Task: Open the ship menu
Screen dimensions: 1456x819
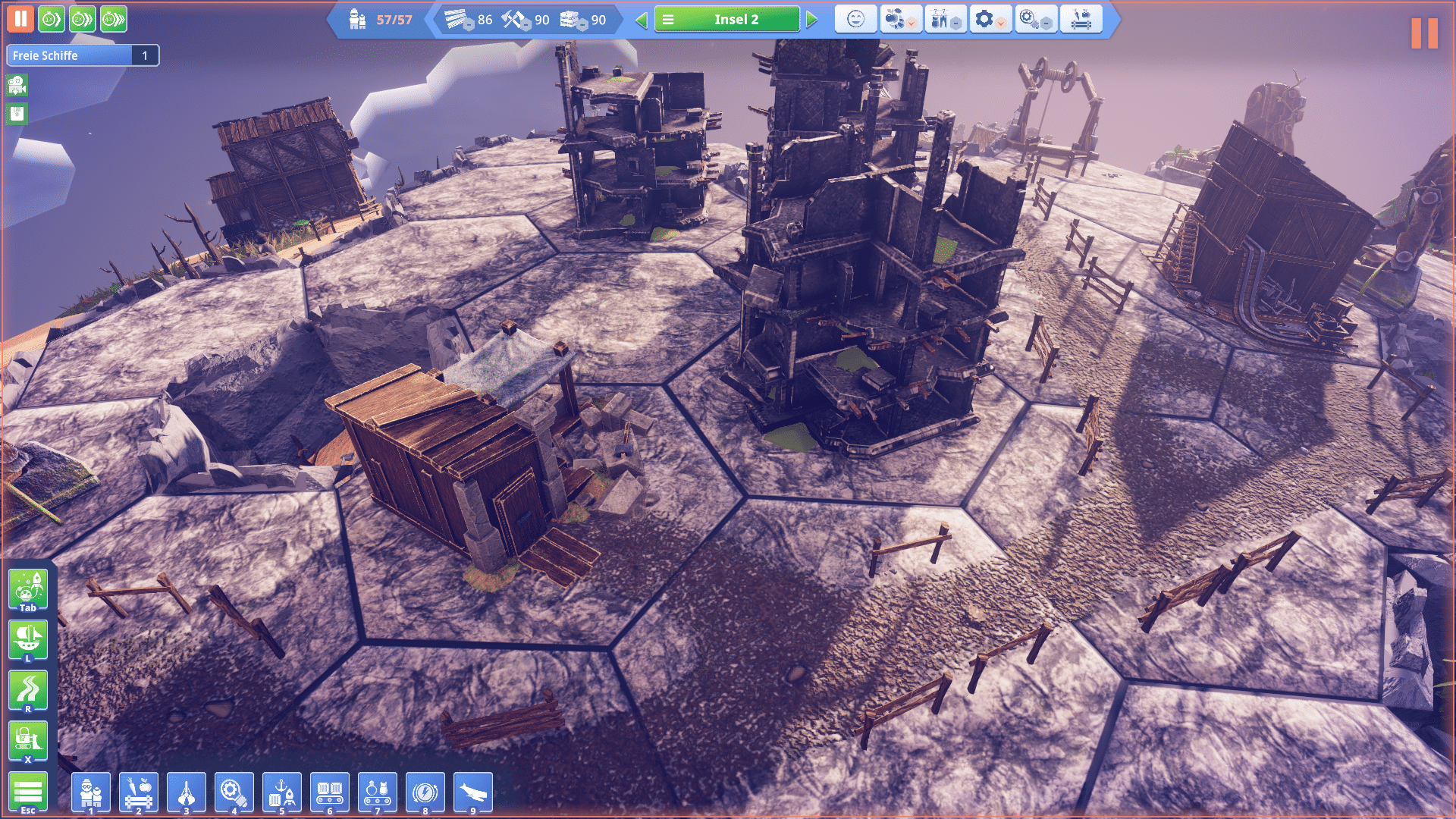Action: click(28, 639)
